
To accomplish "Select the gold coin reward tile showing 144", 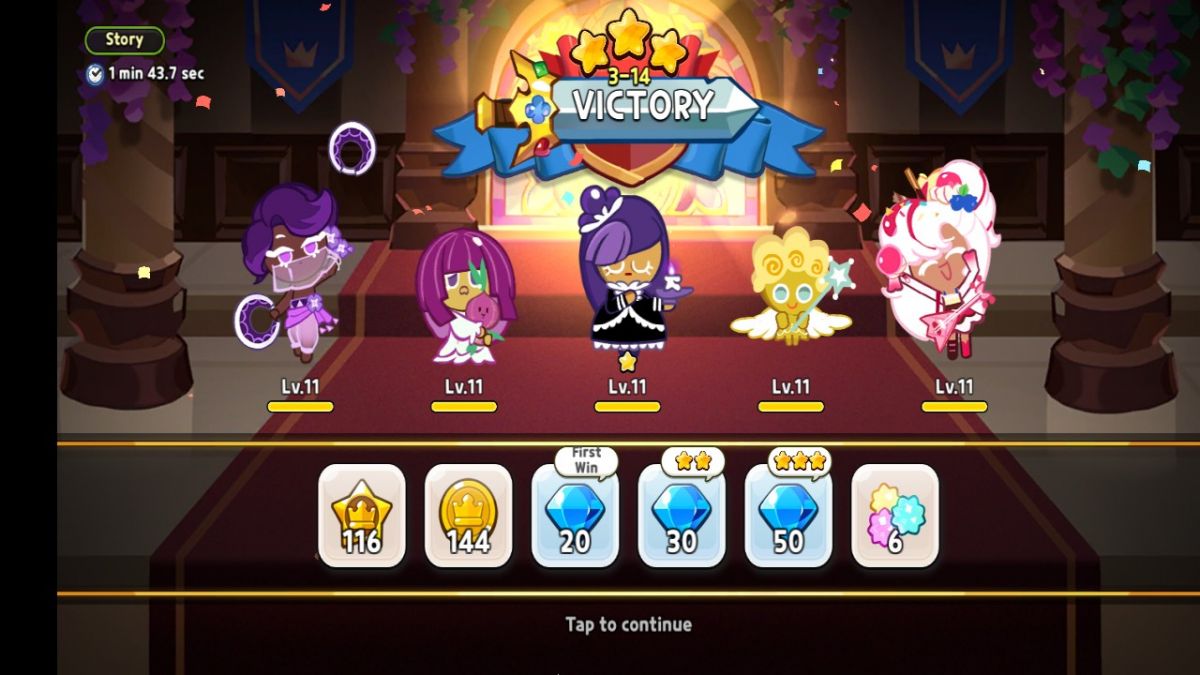I will pos(468,516).
